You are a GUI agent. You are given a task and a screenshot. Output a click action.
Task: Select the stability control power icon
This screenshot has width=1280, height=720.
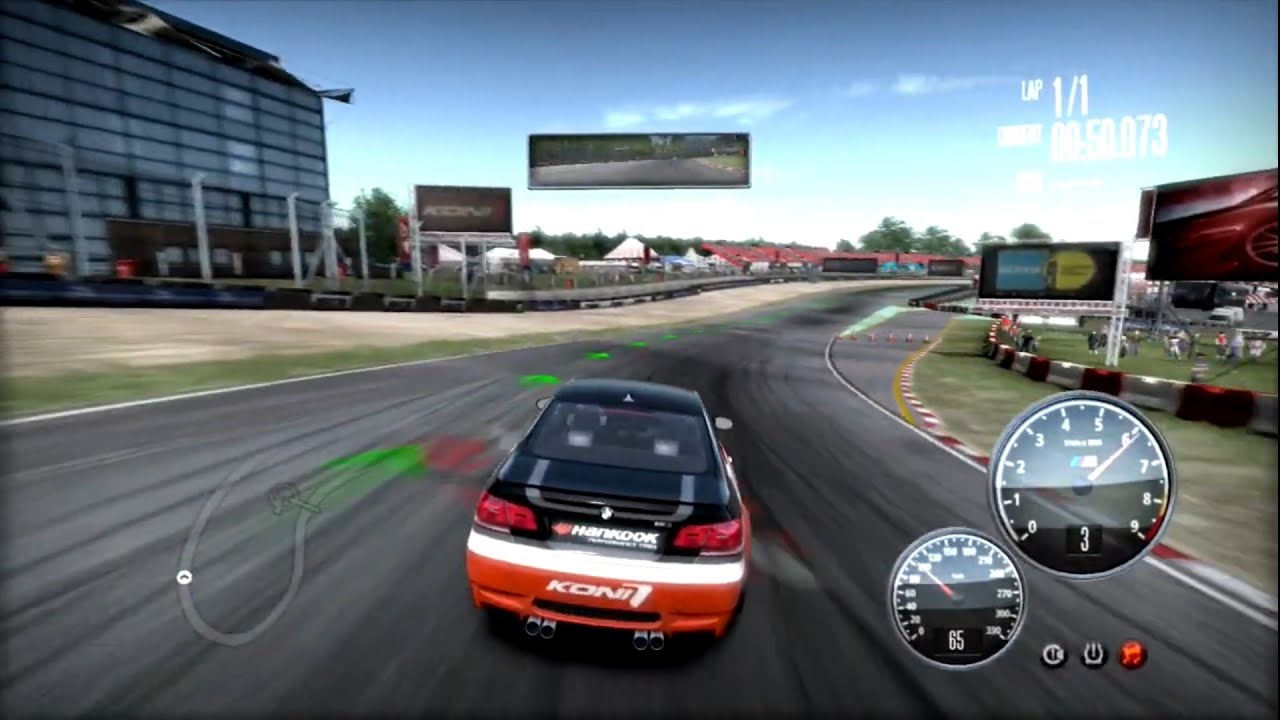coord(1093,653)
